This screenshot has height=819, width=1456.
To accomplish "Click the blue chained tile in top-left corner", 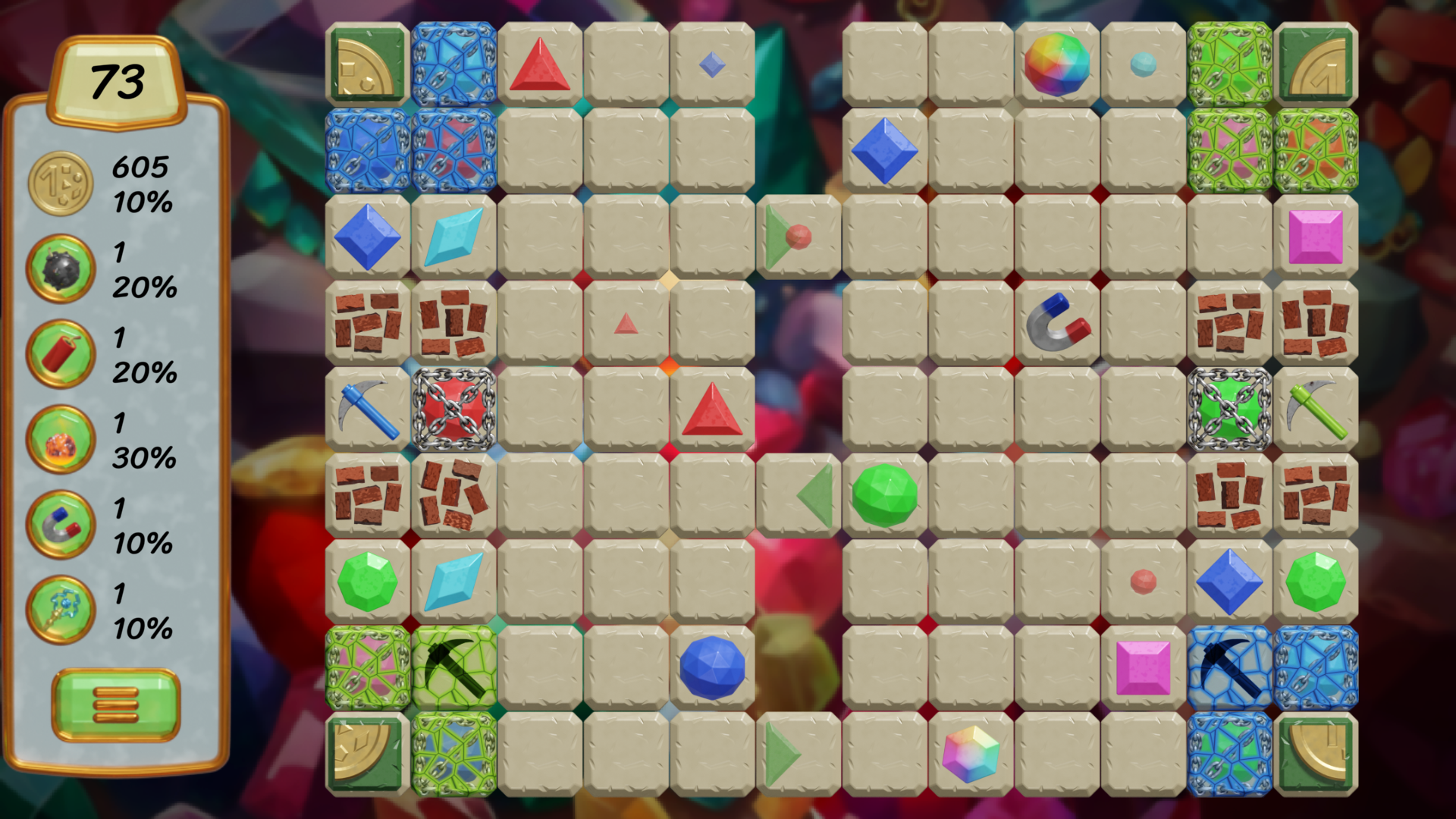I will 453,64.
